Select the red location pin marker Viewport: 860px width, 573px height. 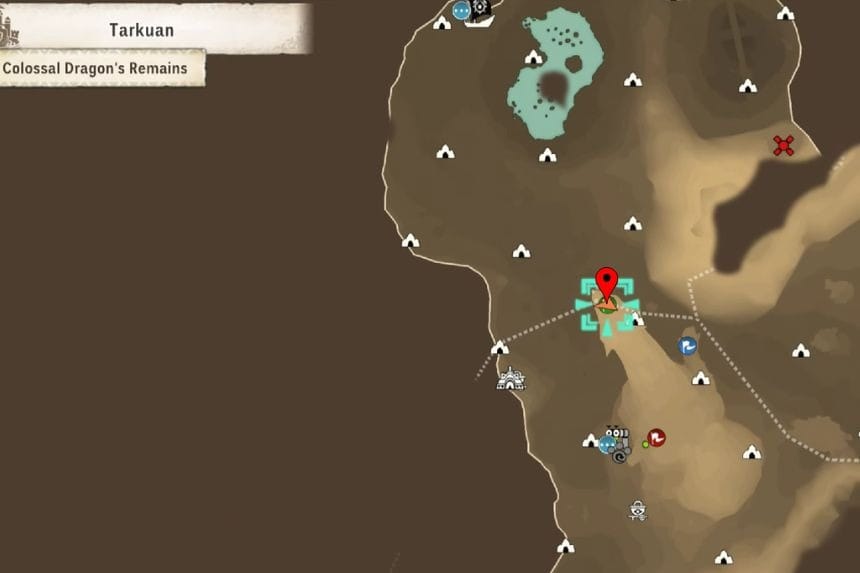pos(606,282)
